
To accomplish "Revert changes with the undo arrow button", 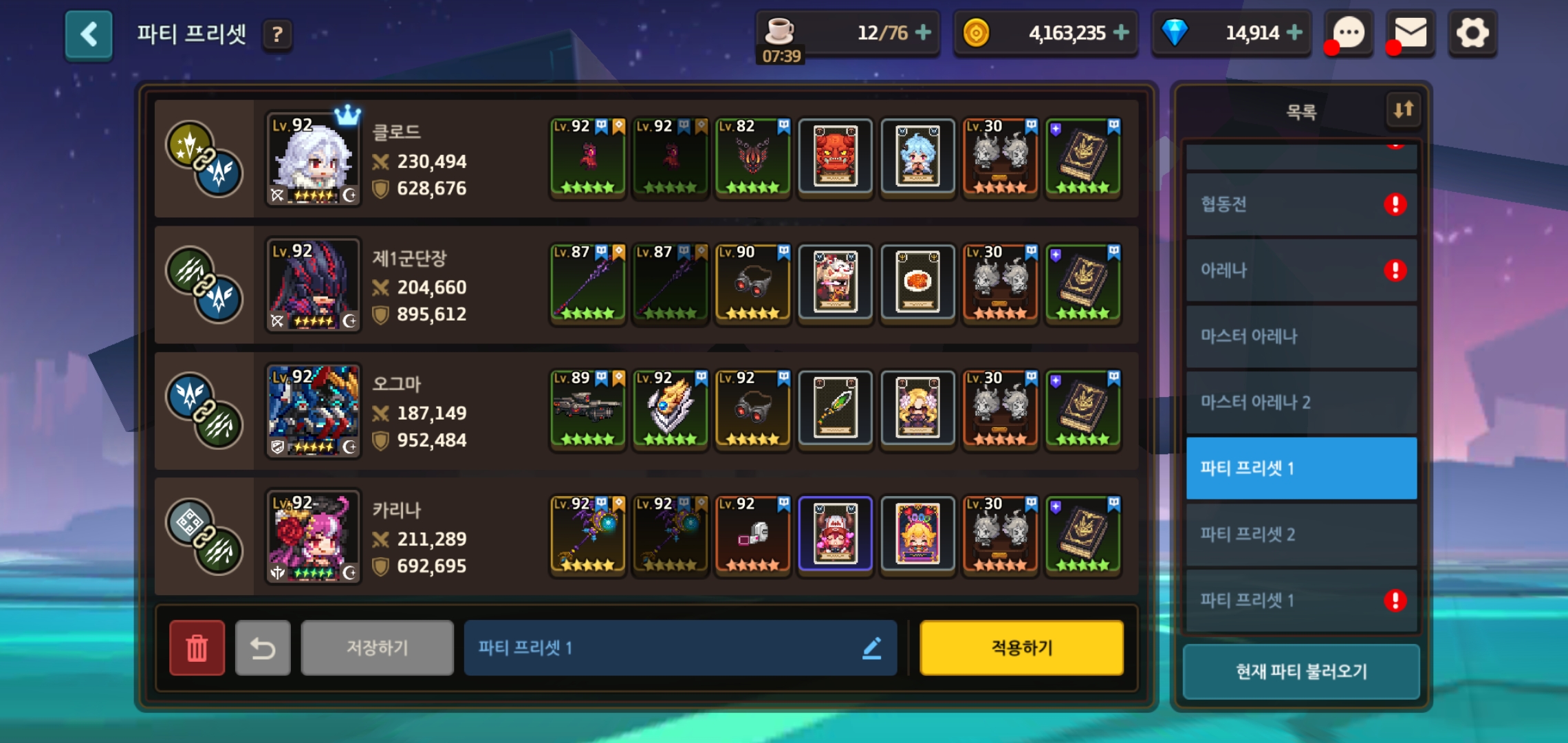I will (x=263, y=647).
